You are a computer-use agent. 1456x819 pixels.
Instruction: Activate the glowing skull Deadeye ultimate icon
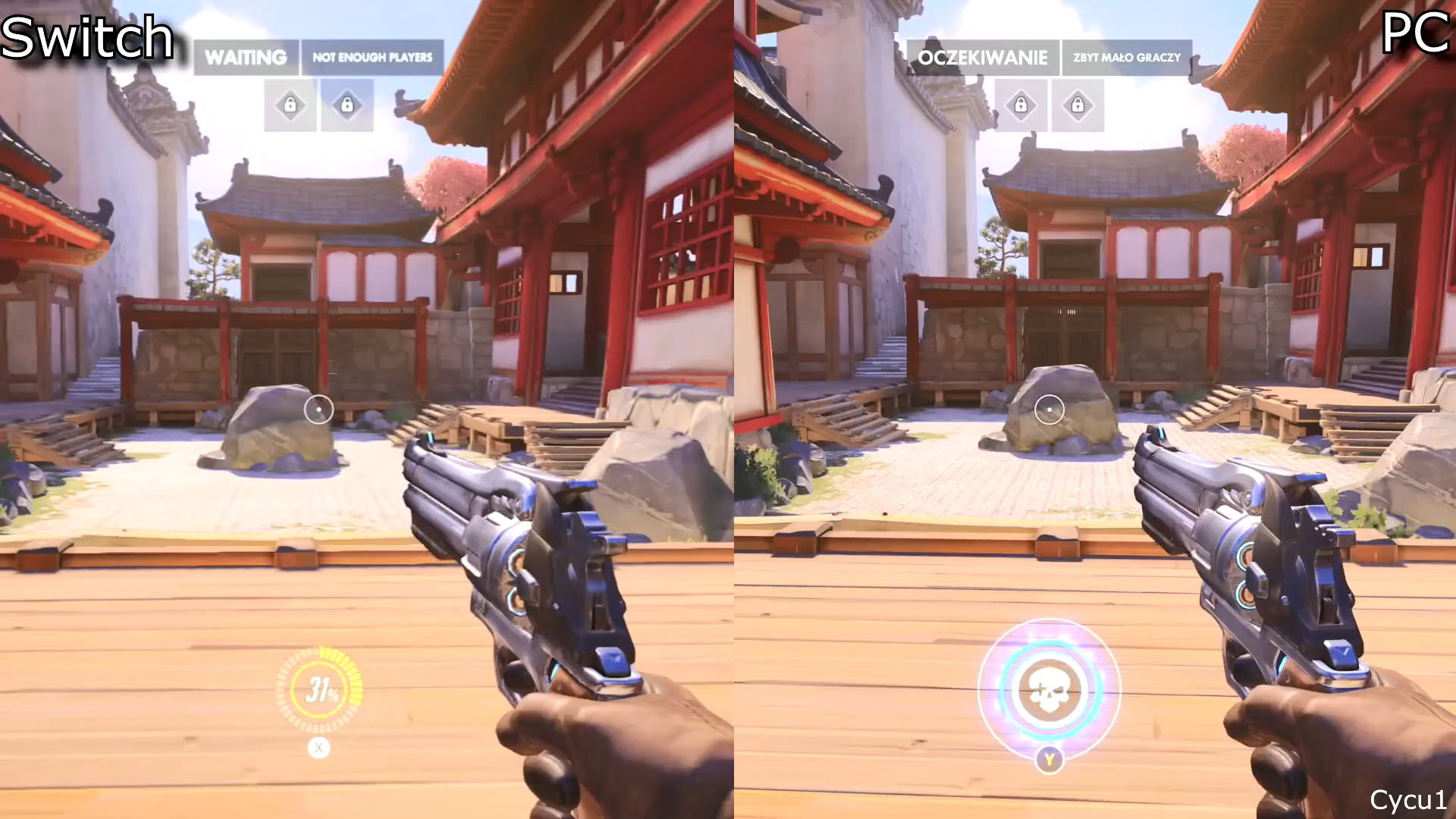(1049, 690)
